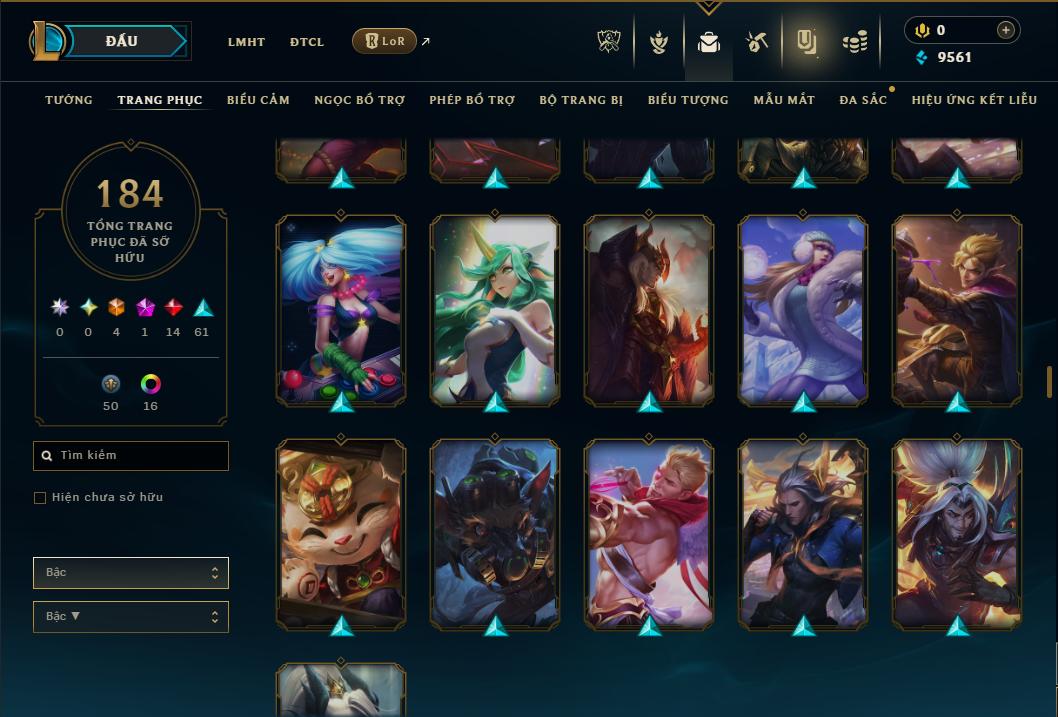This screenshot has width=1058, height=717.
Task: Select the blue-haired arcade DJ skin card
Action: (341, 310)
